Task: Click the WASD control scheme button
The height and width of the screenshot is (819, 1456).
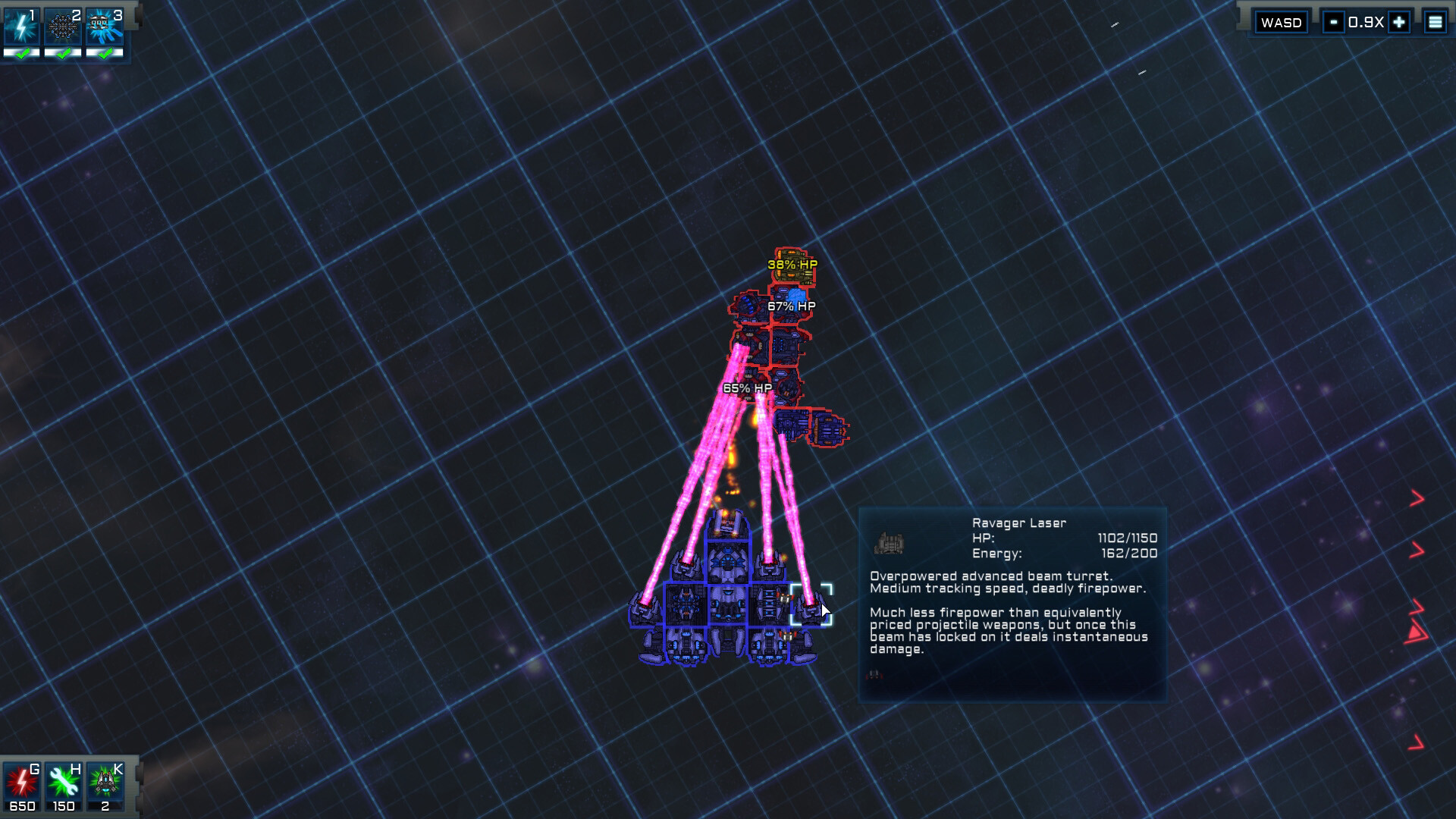Action: (x=1282, y=22)
